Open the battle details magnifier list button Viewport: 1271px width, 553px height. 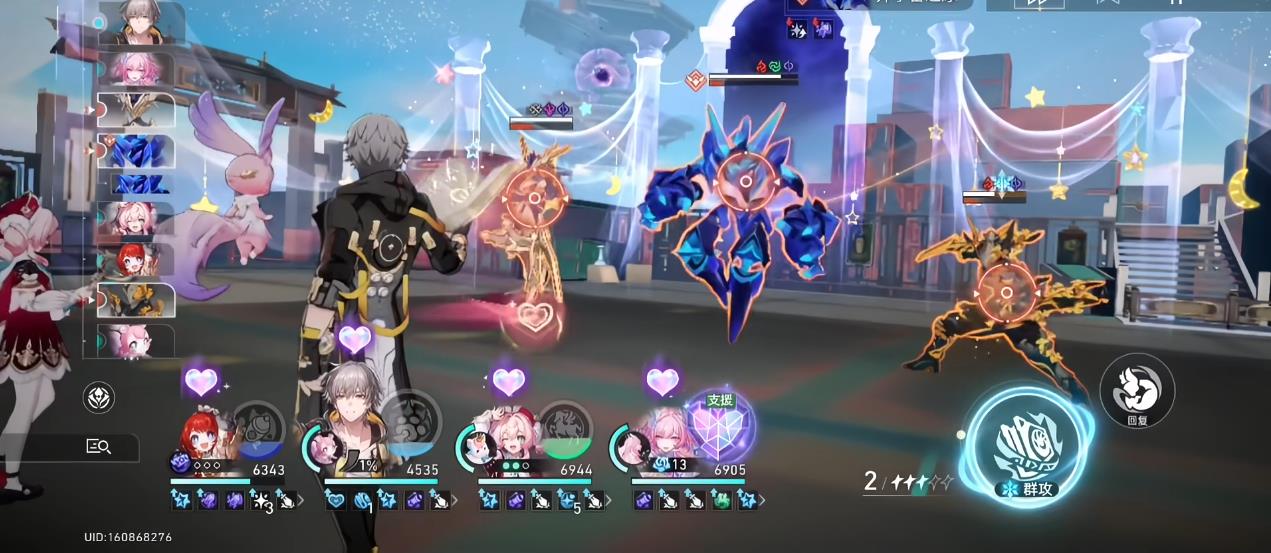[x=98, y=447]
